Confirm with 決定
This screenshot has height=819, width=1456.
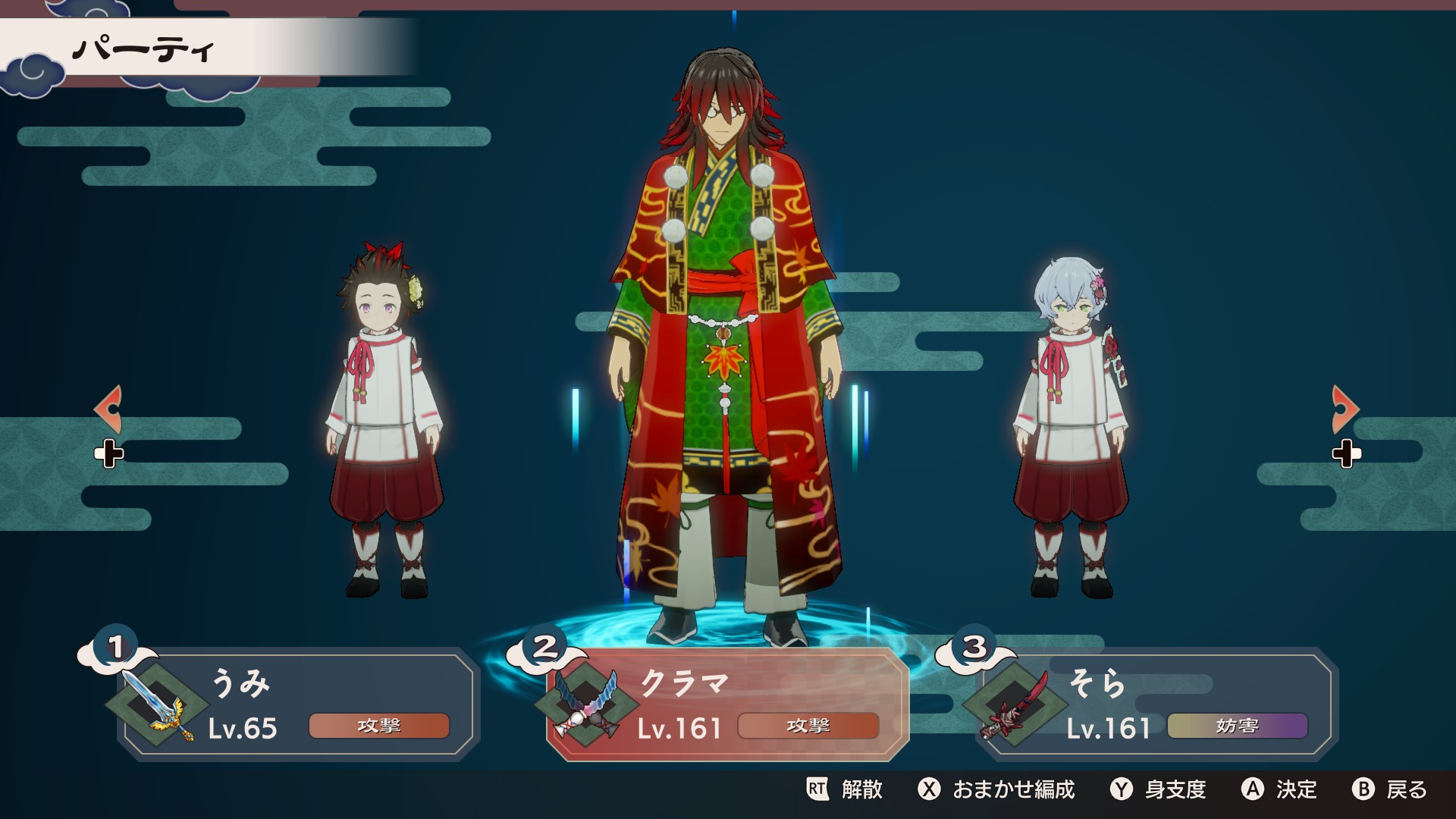1279,789
